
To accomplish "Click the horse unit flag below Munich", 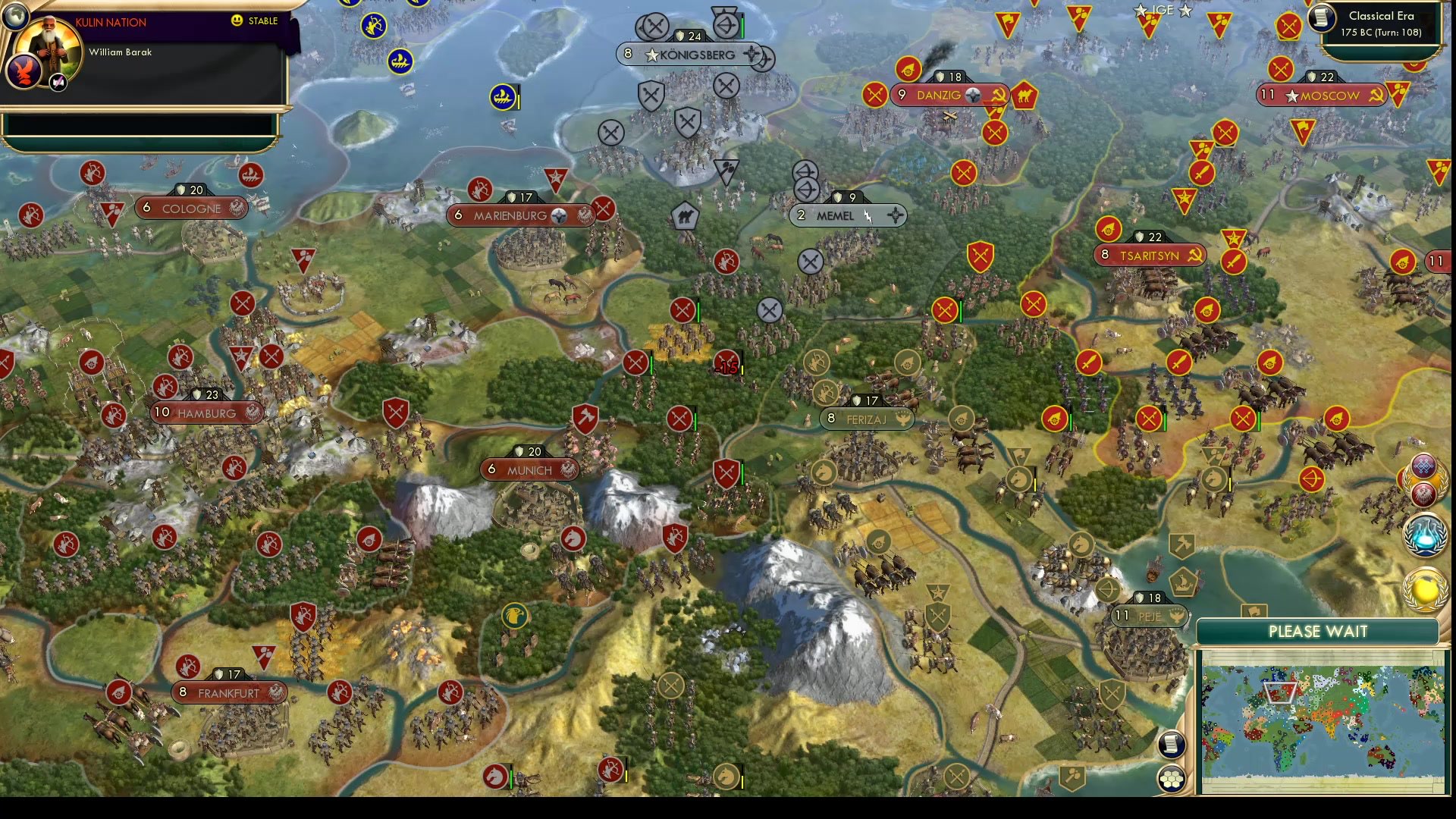I will click(575, 538).
